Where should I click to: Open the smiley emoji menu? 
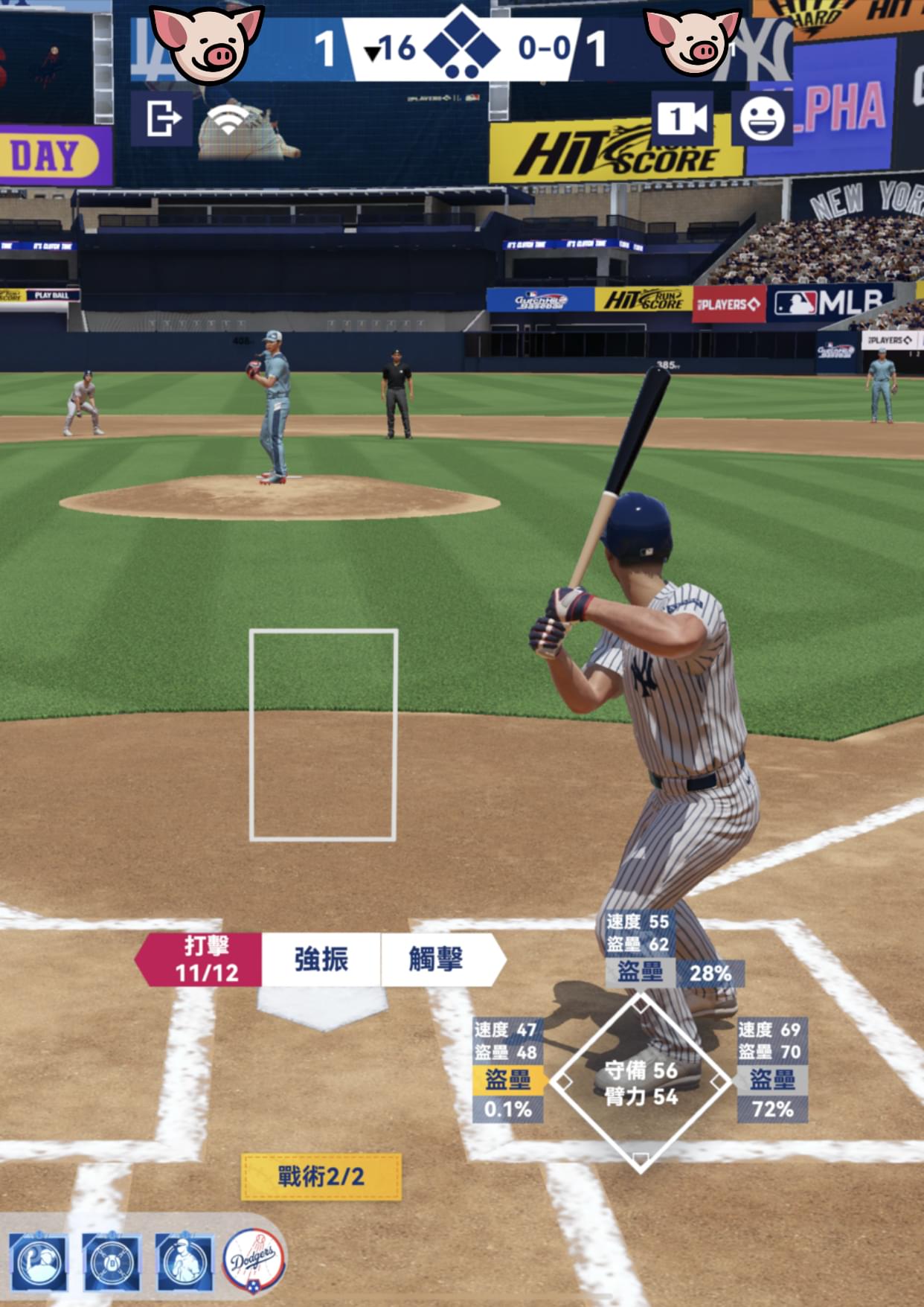[762, 118]
